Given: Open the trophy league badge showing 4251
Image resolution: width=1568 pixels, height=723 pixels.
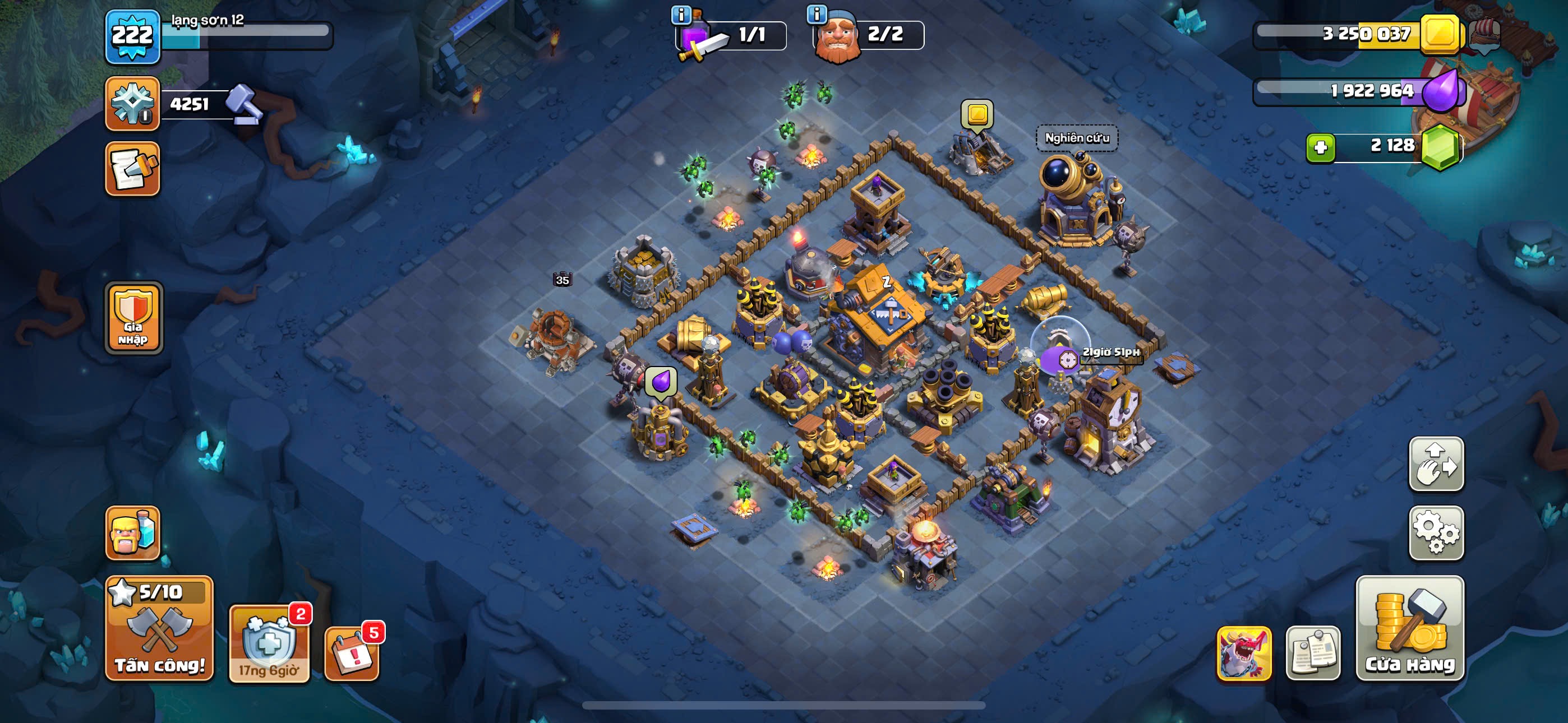Looking at the screenshot, I should (x=133, y=104).
